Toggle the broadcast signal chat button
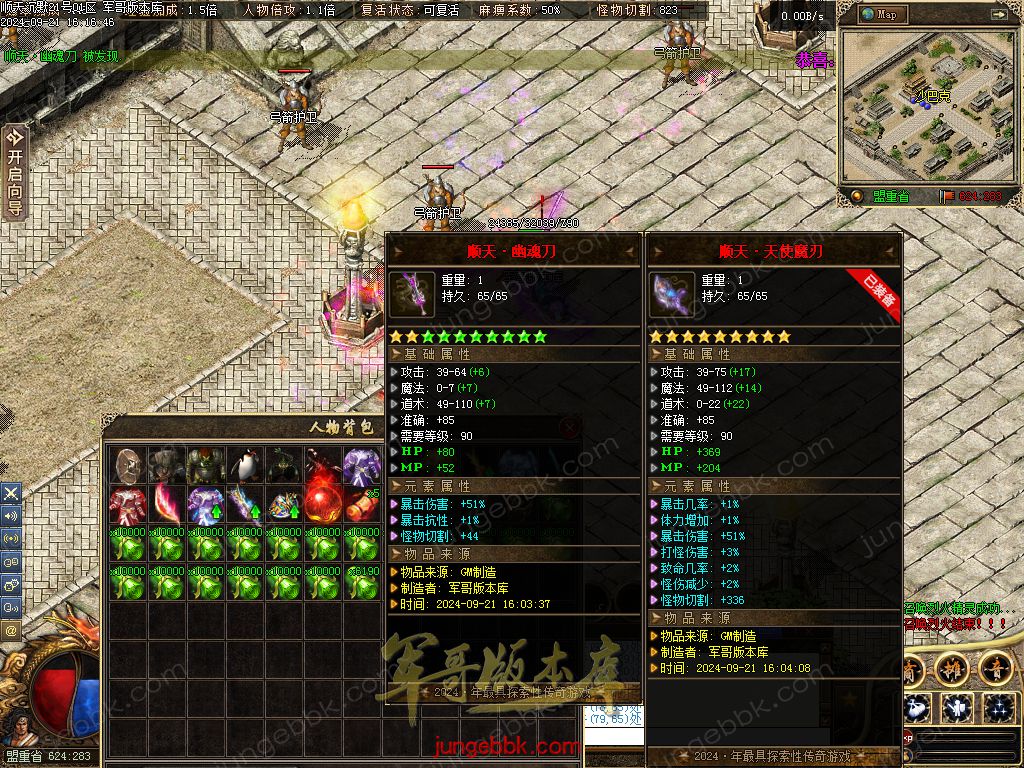 11,539
